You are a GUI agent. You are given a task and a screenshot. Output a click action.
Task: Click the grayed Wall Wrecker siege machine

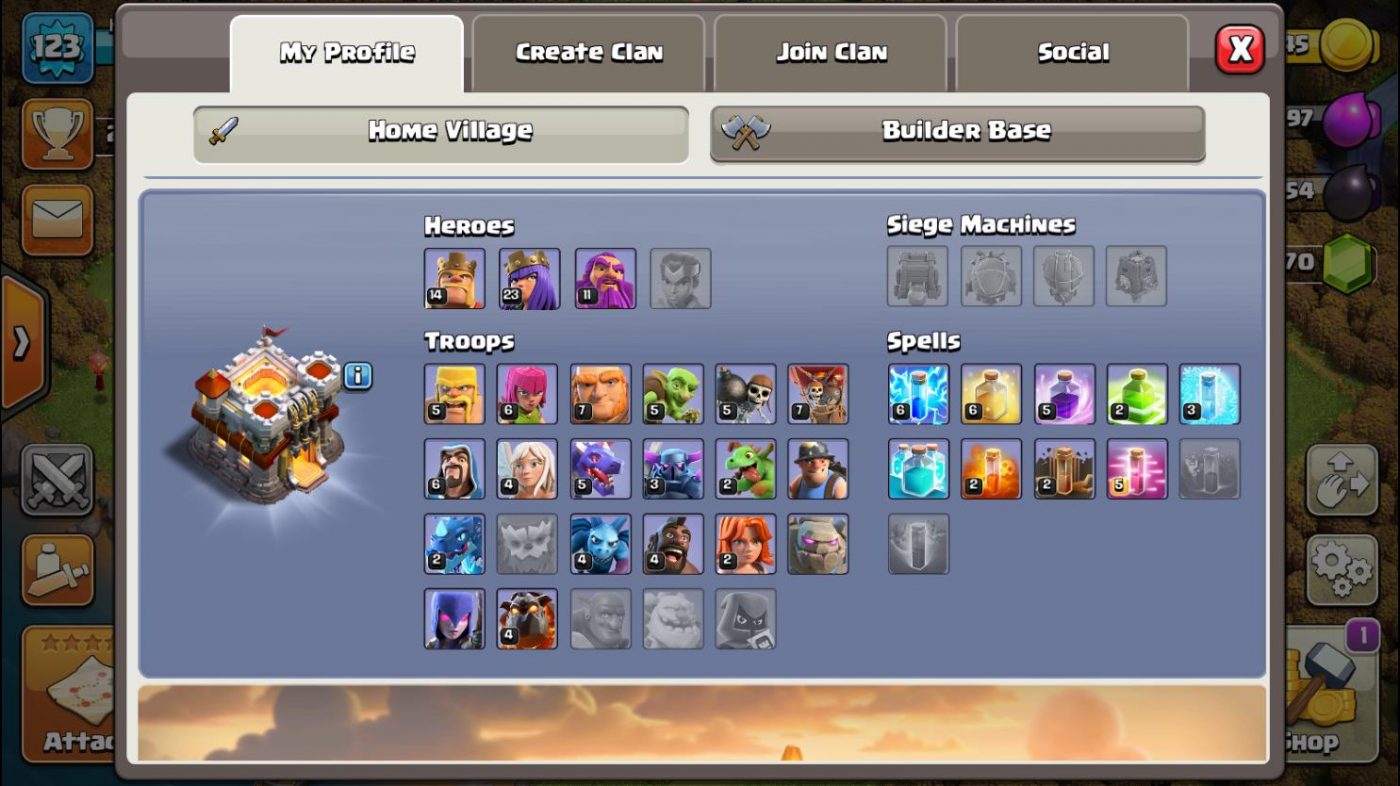(917, 278)
